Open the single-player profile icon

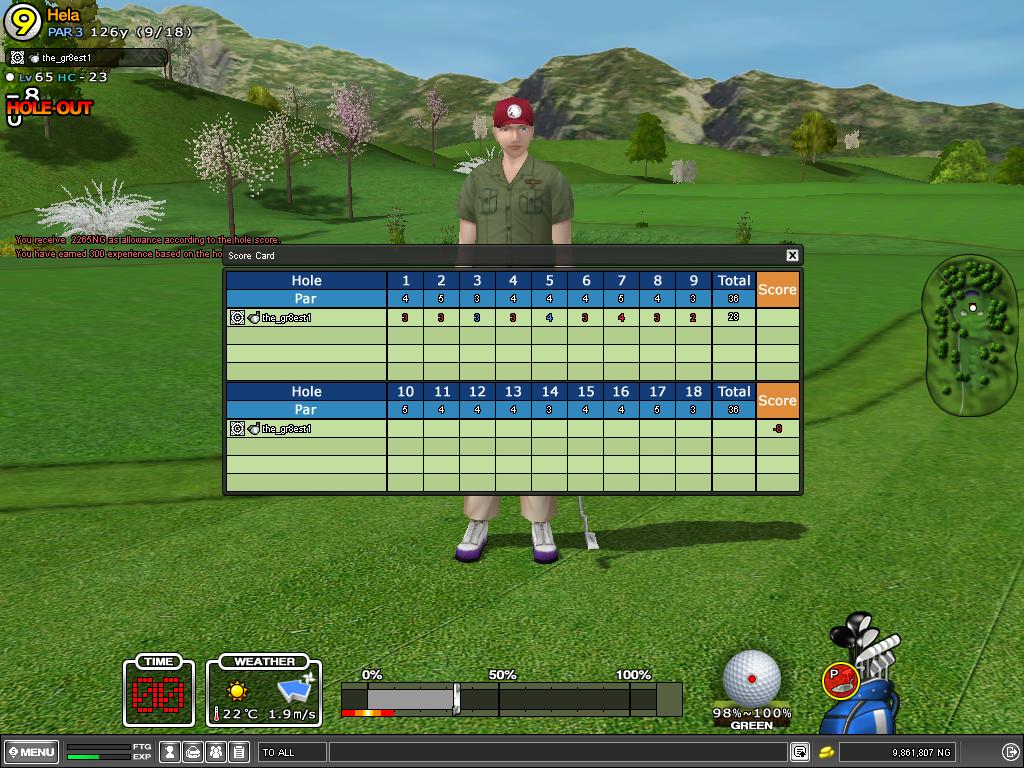click(171, 752)
